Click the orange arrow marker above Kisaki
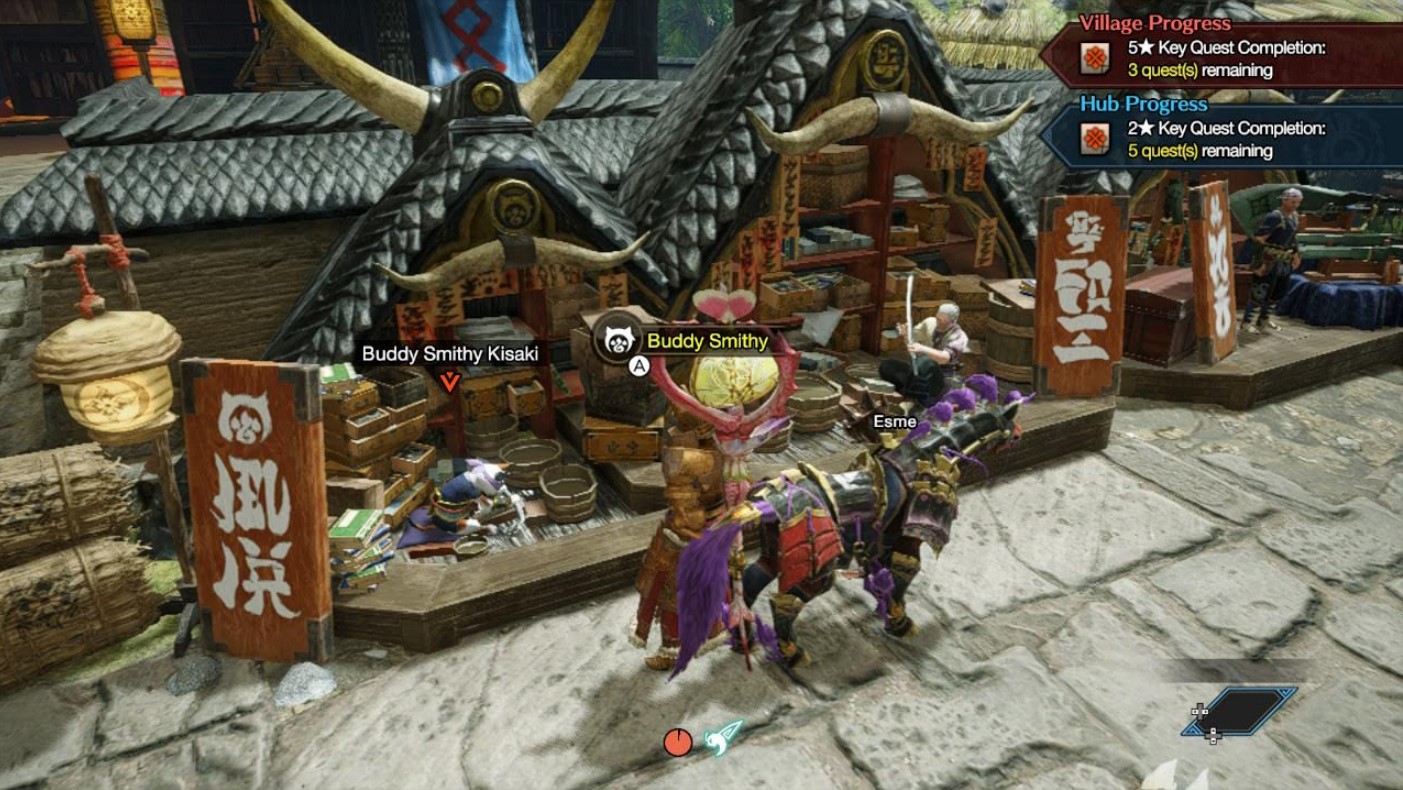Image resolution: width=1403 pixels, height=790 pixels. point(449,380)
